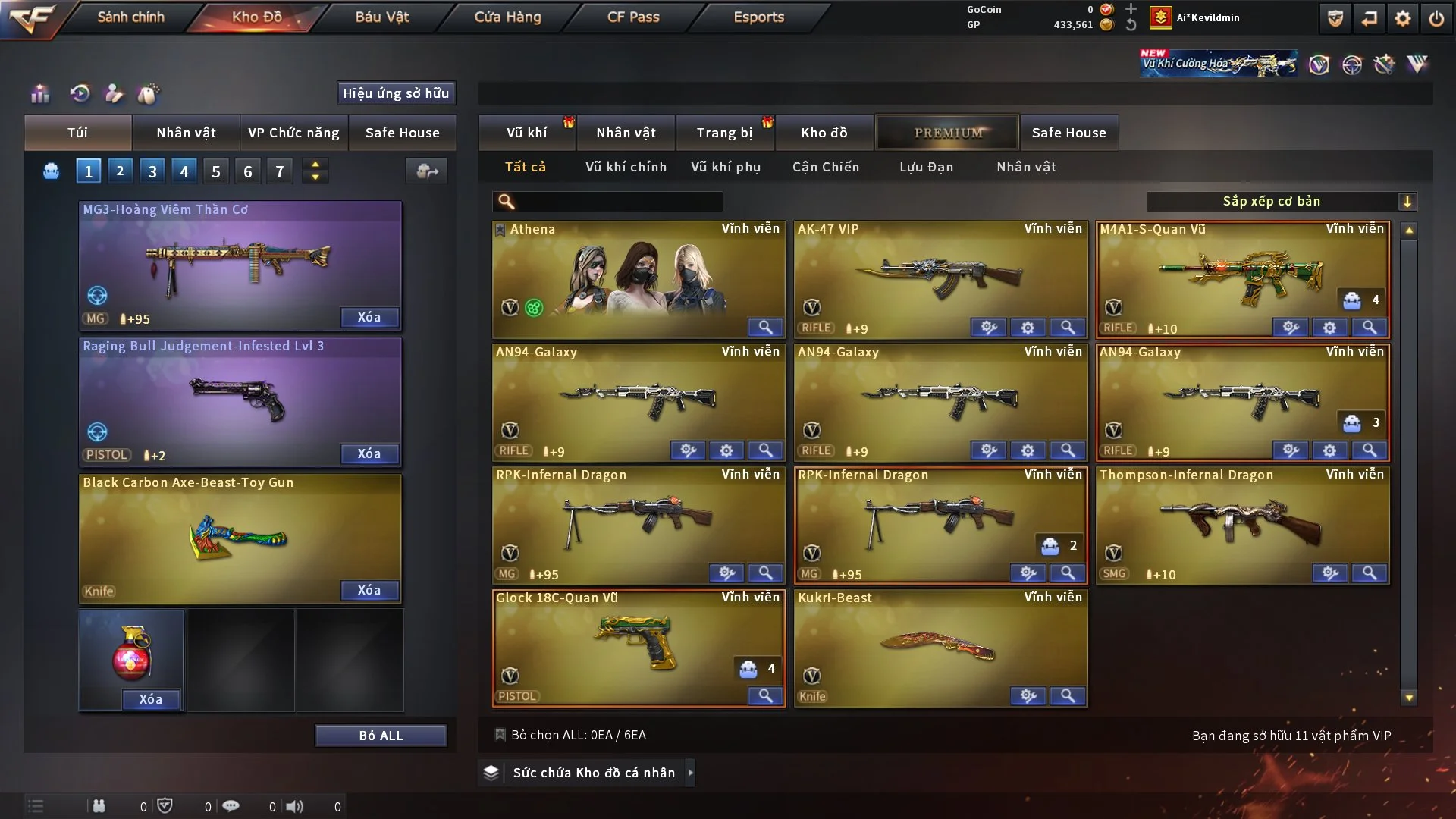The height and width of the screenshot is (819, 1456).
Task: Open the Sảnh chính lobby menu
Action: pyautogui.click(x=130, y=17)
